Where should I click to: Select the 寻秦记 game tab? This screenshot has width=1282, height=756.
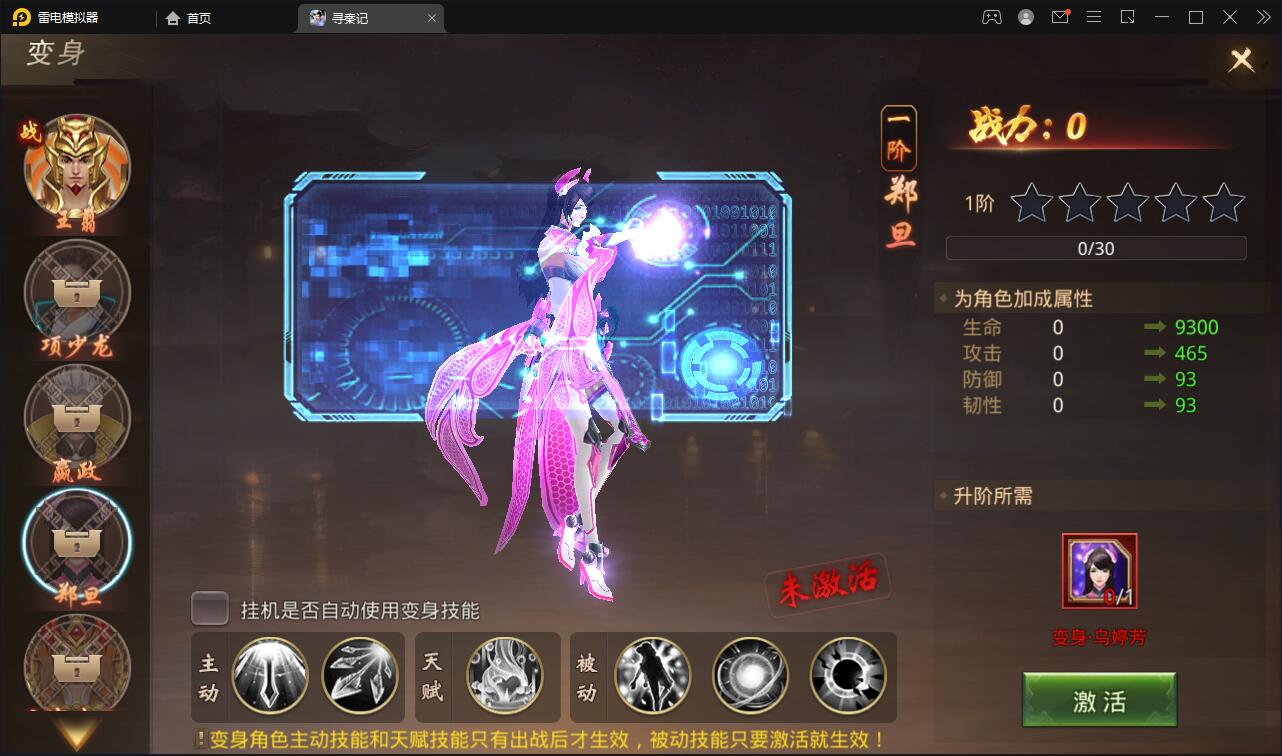coord(352,17)
